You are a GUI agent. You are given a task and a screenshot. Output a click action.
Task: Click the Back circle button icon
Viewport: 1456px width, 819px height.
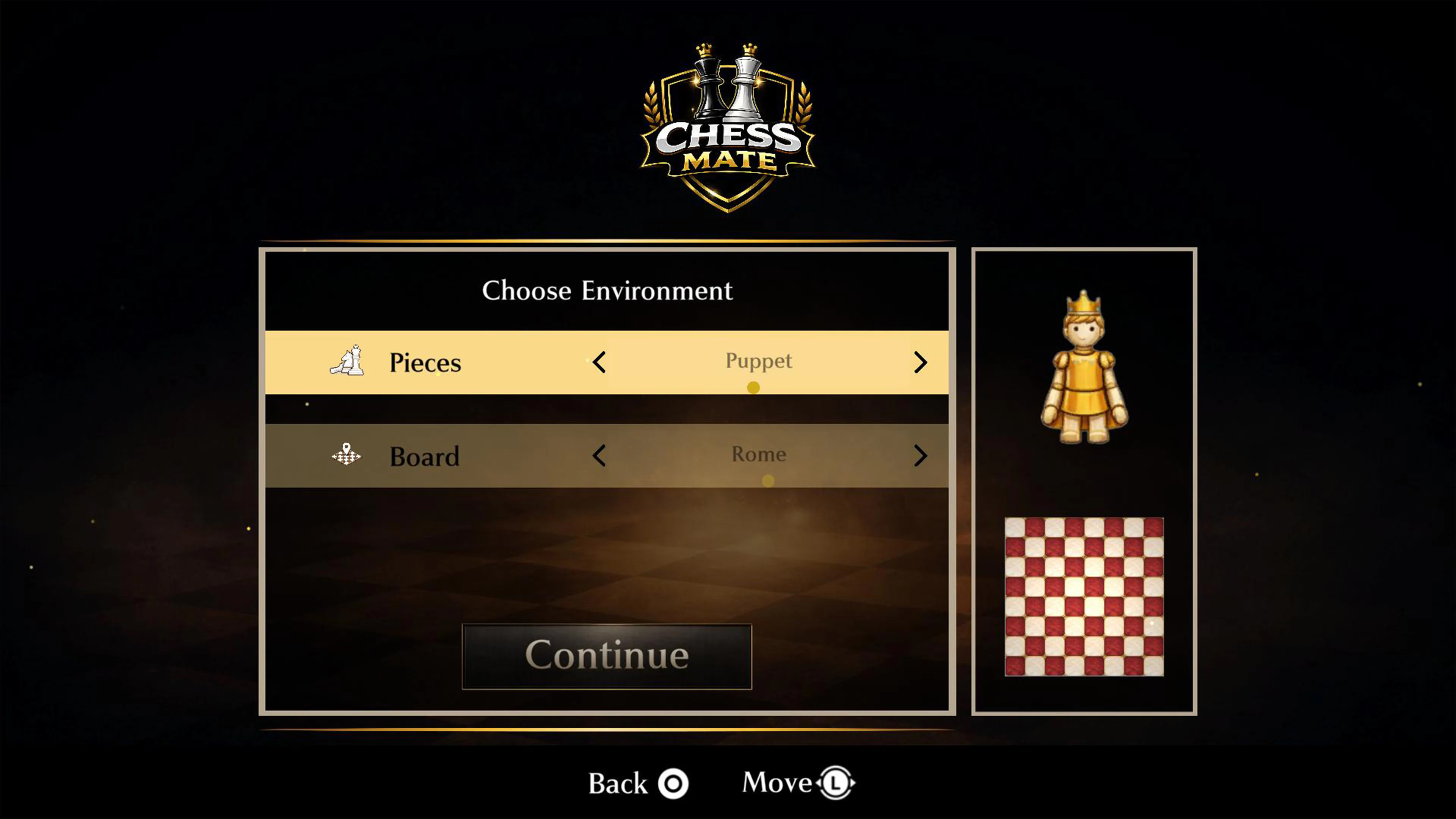[x=674, y=783]
